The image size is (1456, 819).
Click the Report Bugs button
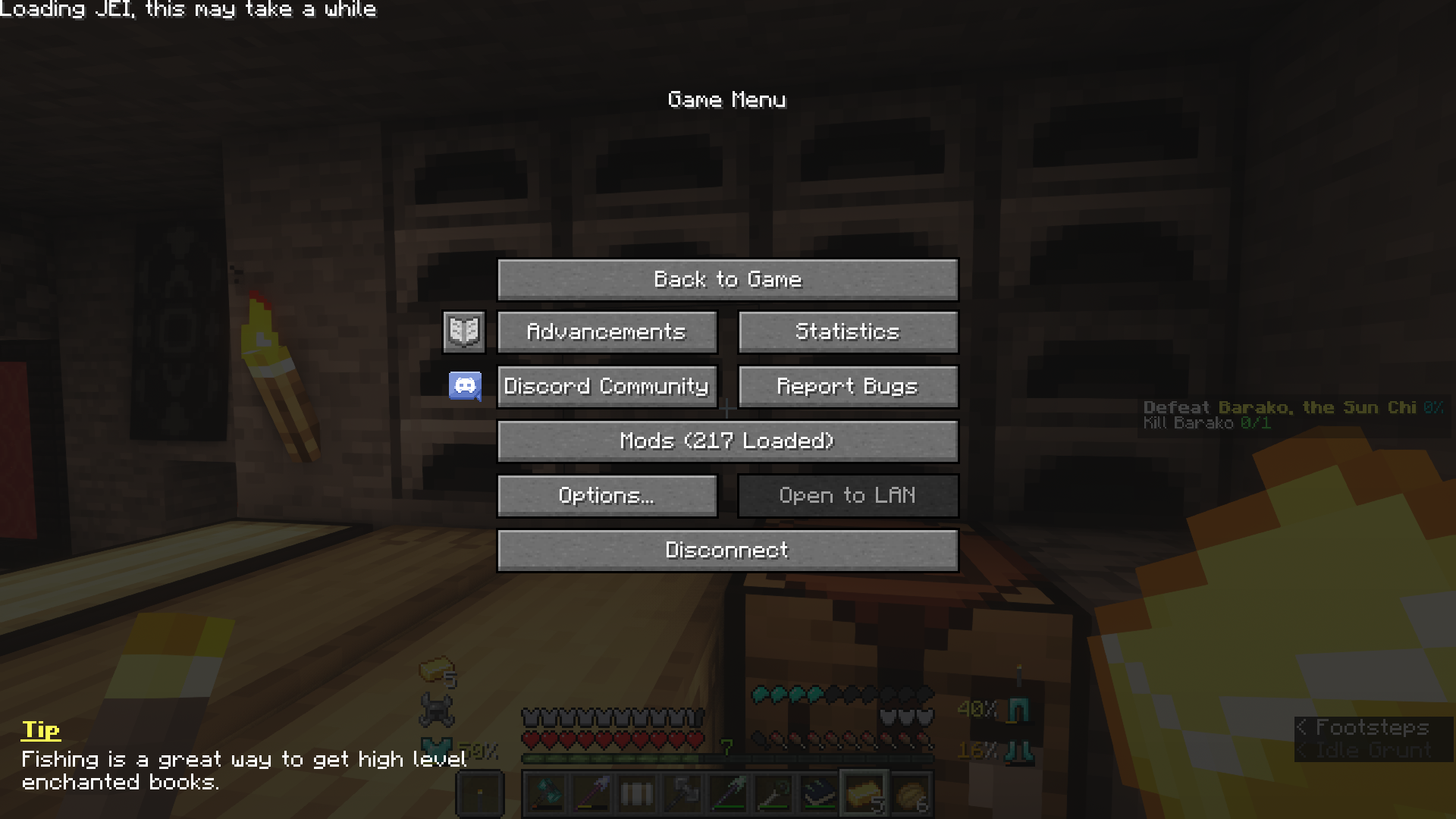point(847,386)
